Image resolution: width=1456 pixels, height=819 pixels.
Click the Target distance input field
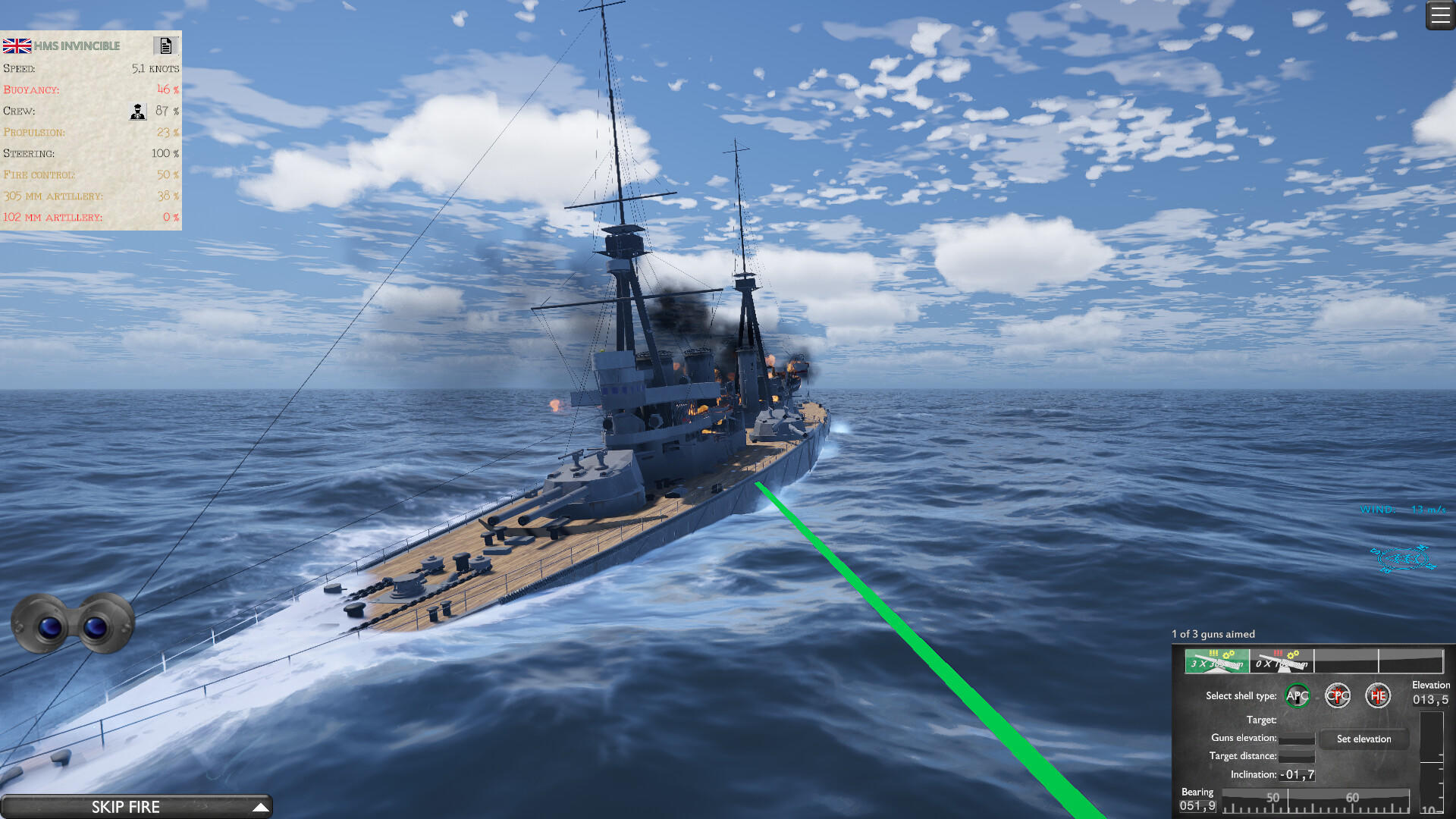pyautogui.click(x=1297, y=756)
